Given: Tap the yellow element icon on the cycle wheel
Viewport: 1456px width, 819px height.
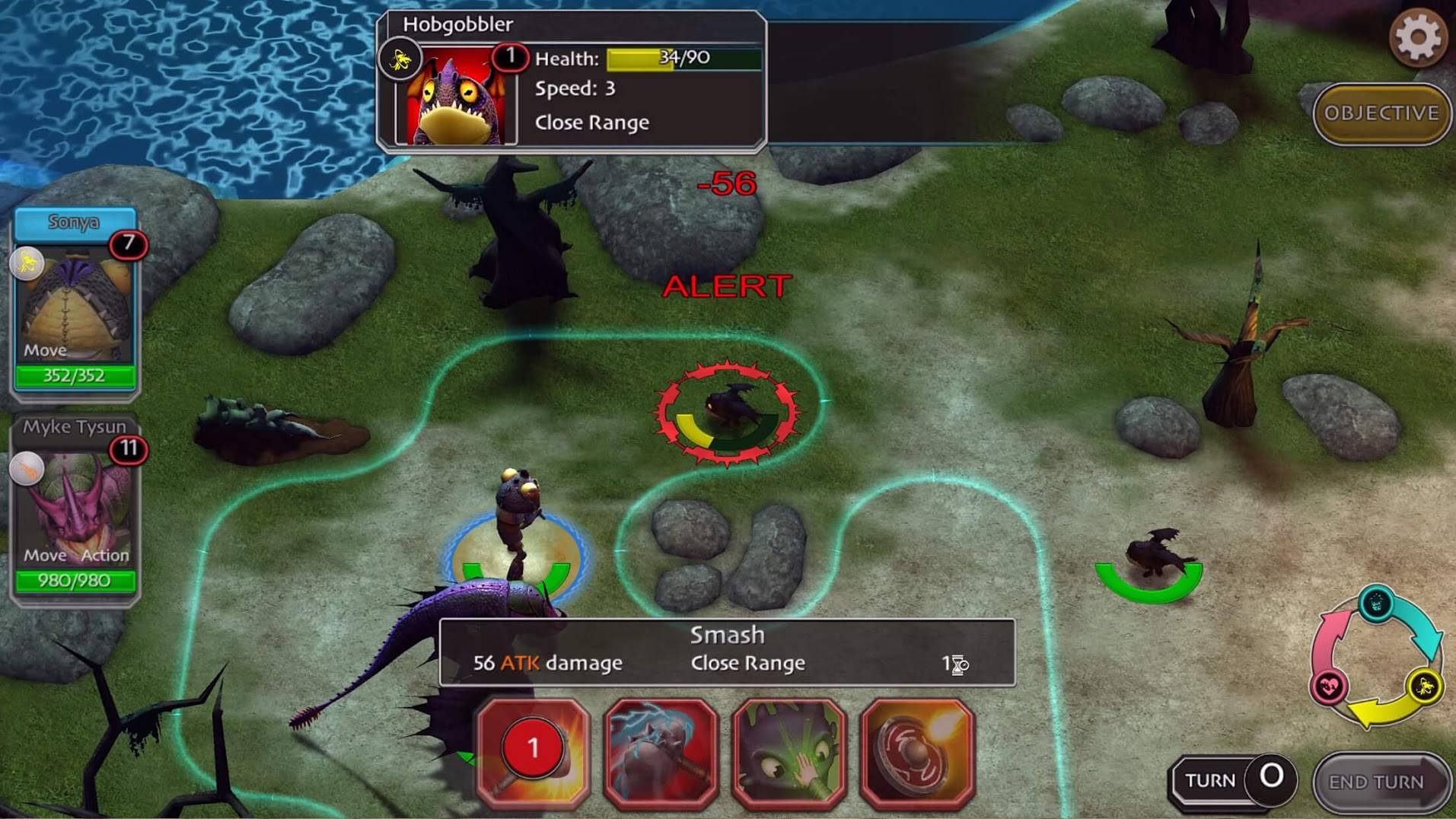Looking at the screenshot, I should [1424, 686].
